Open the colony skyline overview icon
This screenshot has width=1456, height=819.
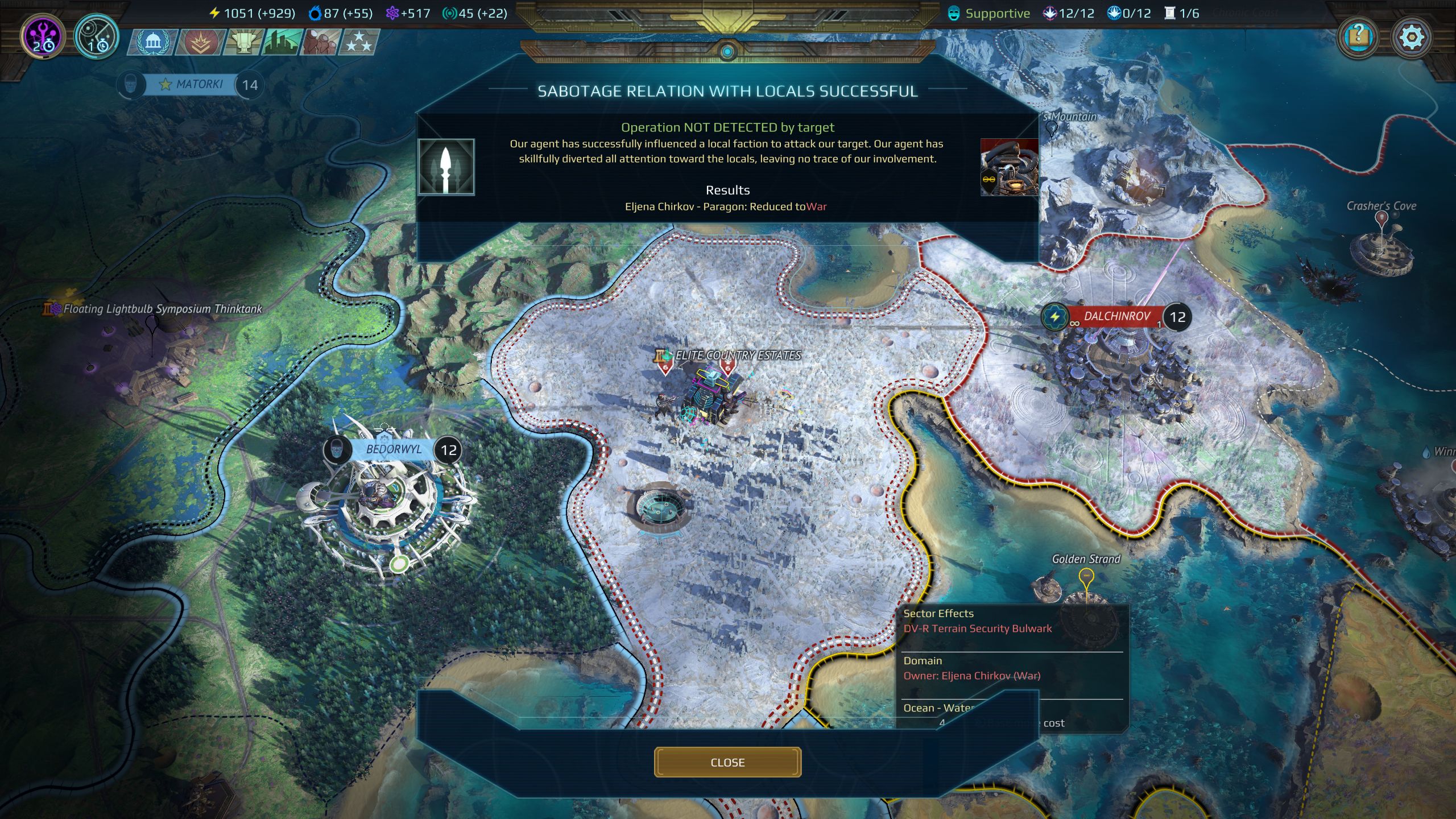click(x=280, y=41)
